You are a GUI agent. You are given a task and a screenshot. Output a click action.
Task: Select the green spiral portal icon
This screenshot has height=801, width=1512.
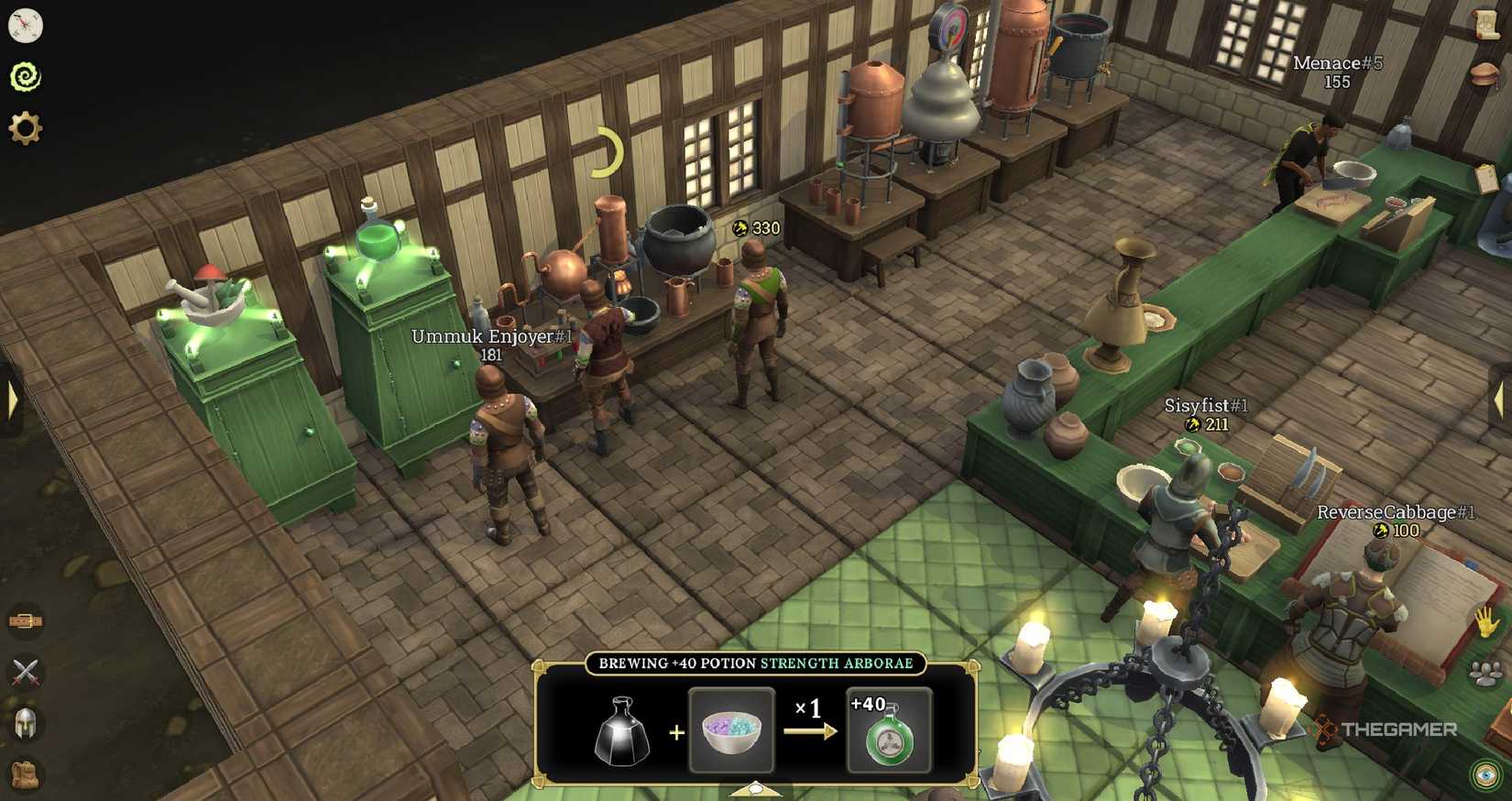[x=27, y=77]
